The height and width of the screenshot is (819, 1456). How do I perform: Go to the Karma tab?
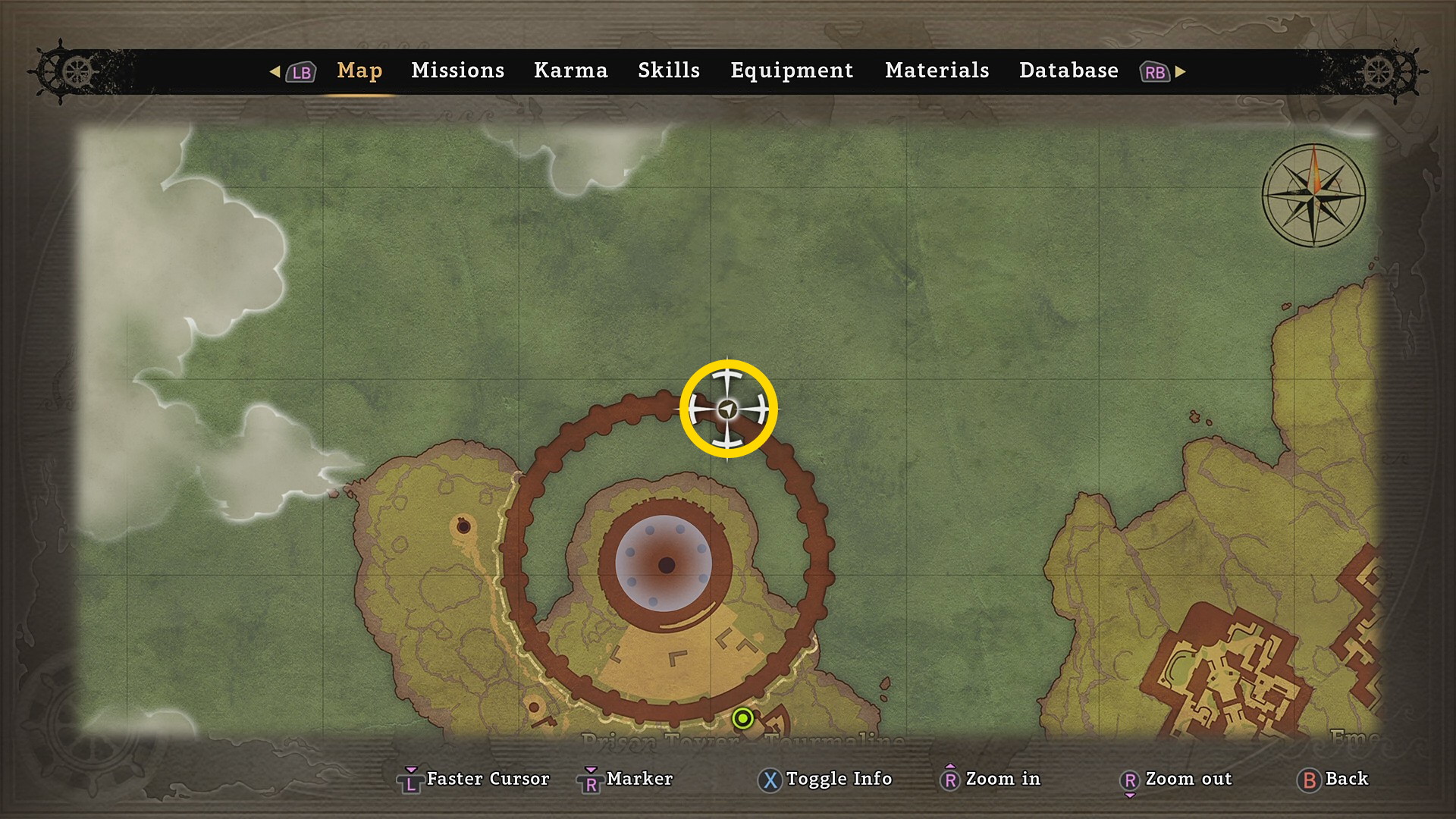tap(570, 71)
